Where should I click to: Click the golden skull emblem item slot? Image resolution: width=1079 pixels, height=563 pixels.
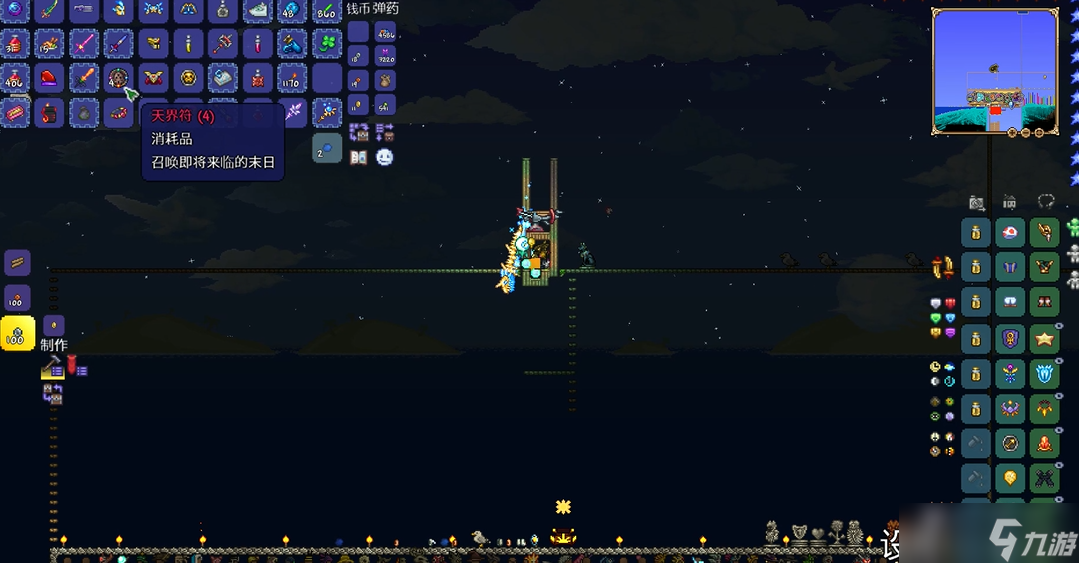point(188,78)
